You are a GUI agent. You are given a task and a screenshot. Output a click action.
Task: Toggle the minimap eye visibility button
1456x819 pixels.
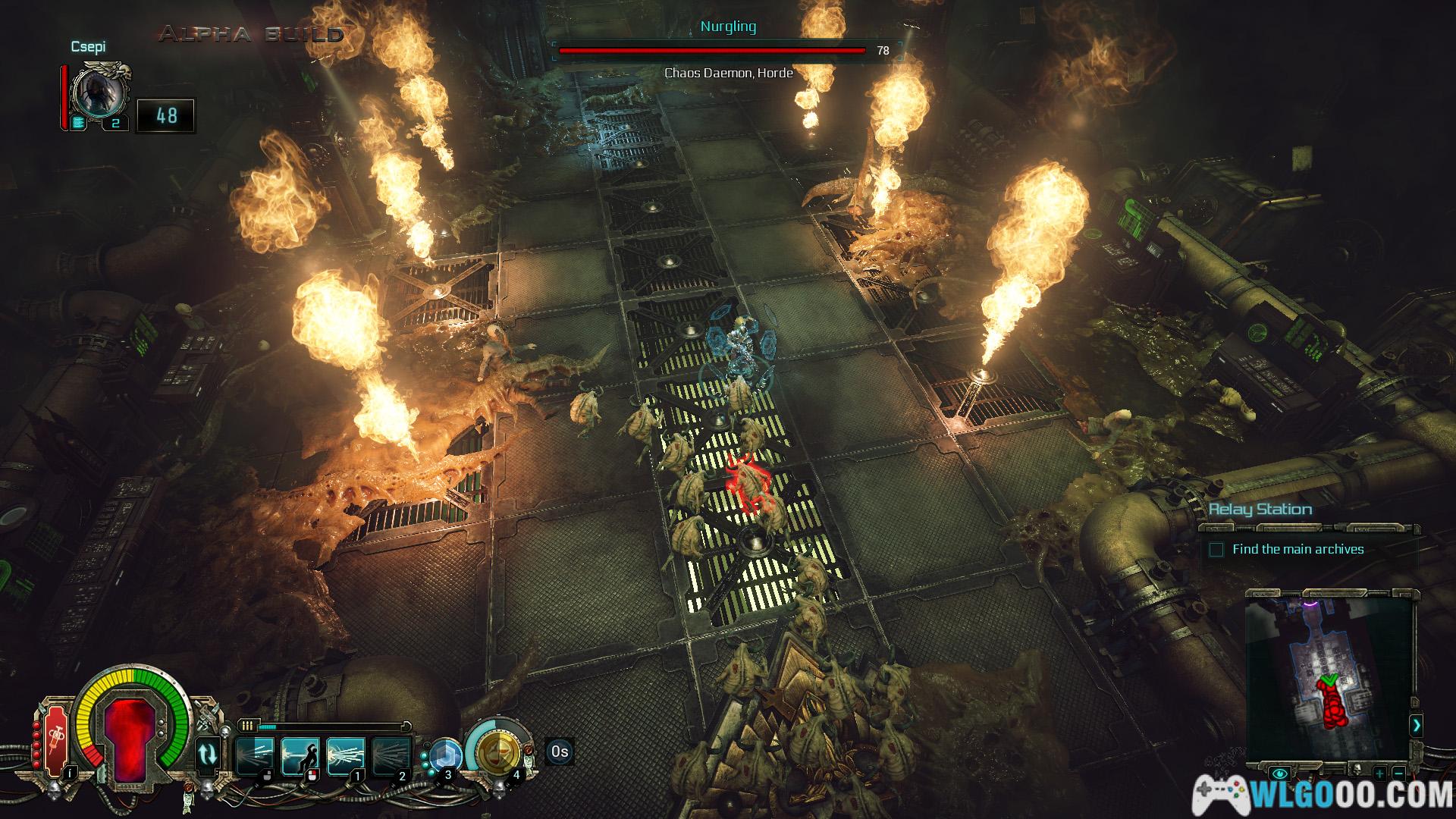(1281, 773)
